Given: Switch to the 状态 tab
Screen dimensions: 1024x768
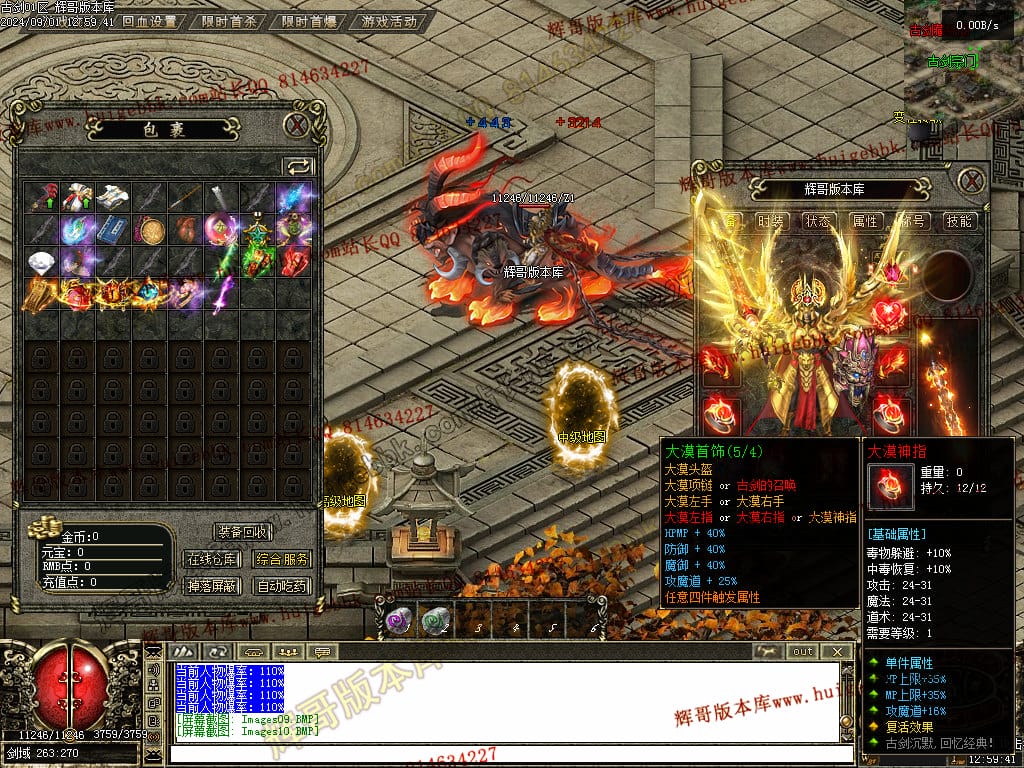Looking at the screenshot, I should tap(819, 221).
